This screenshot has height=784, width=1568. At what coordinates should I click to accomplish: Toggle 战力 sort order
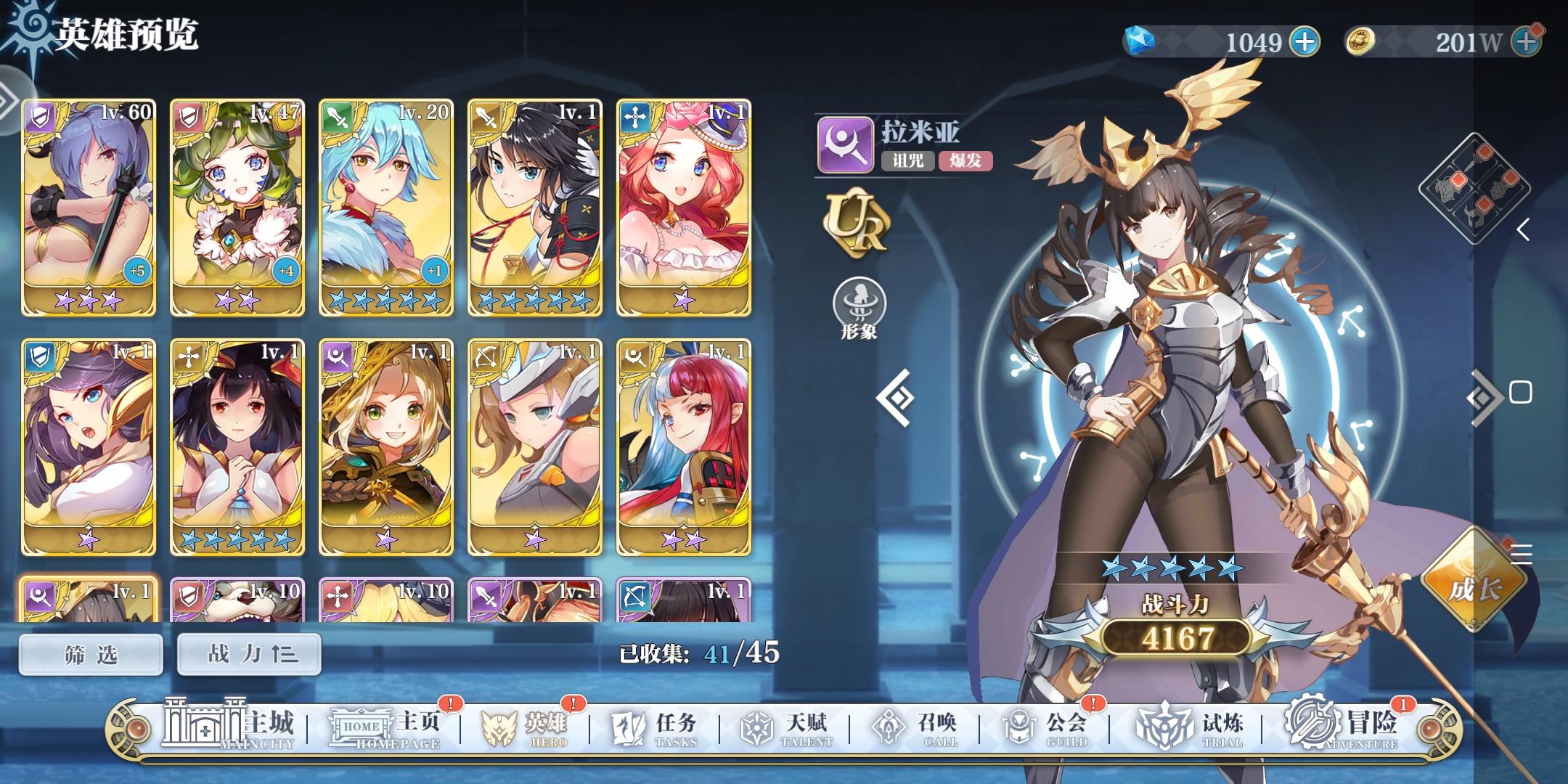click(x=249, y=653)
